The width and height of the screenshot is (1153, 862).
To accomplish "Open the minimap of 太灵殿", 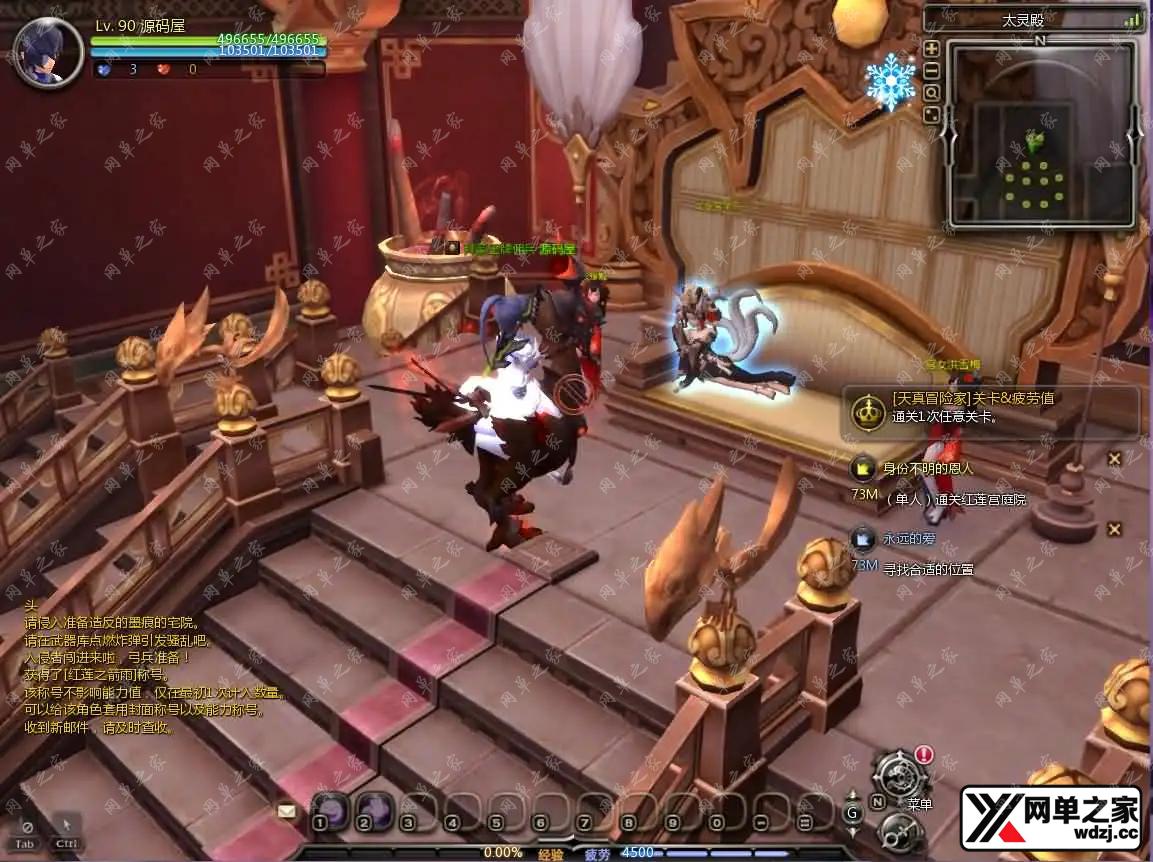I will click(x=1040, y=134).
